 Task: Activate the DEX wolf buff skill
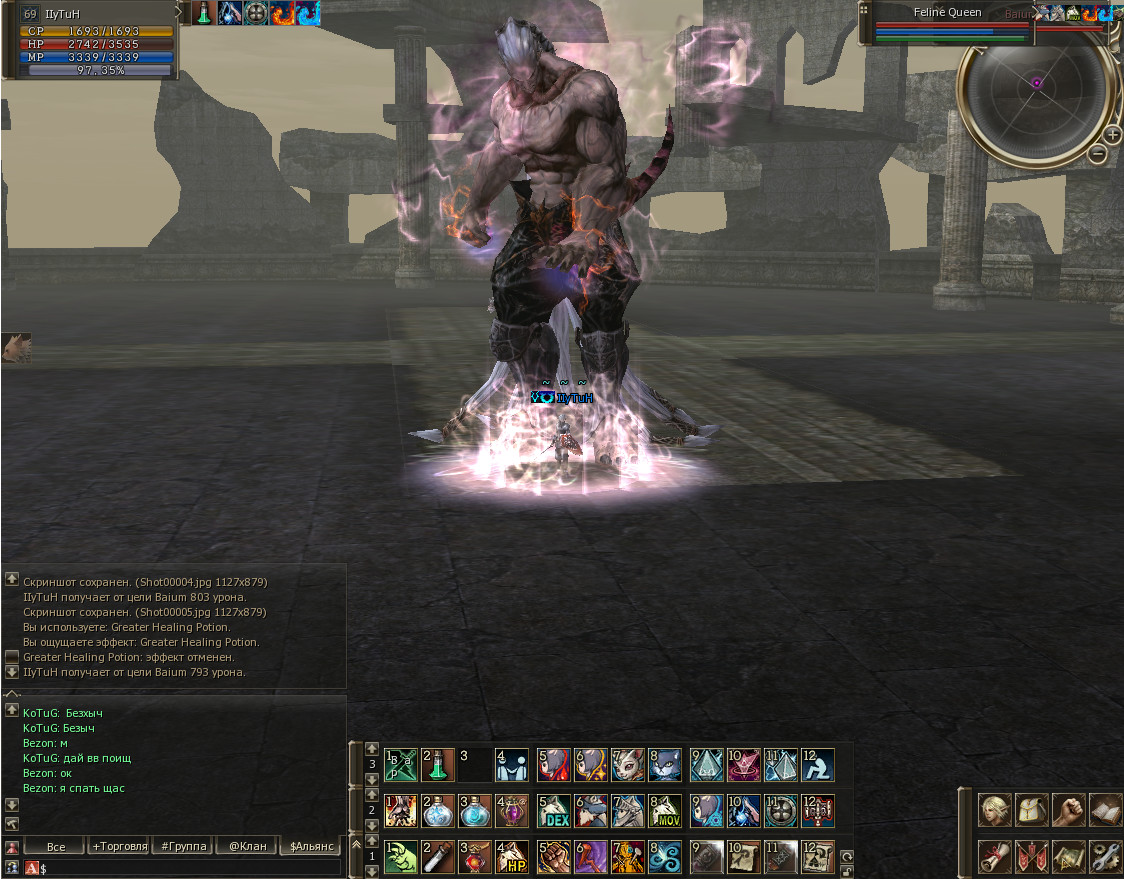click(x=554, y=811)
